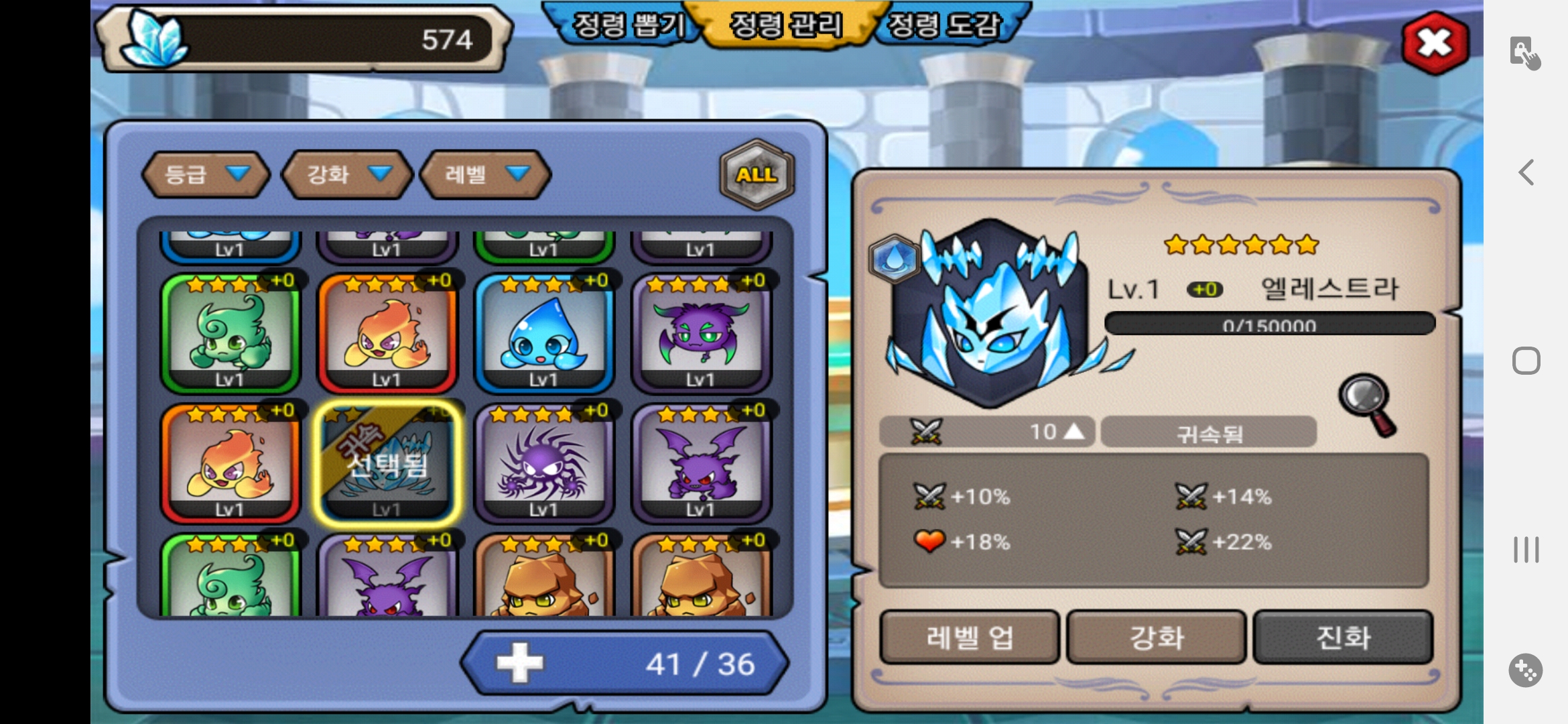The width and height of the screenshot is (1568, 724).
Task: Open the 레벨 filter dropdown
Action: pyautogui.click(x=484, y=174)
